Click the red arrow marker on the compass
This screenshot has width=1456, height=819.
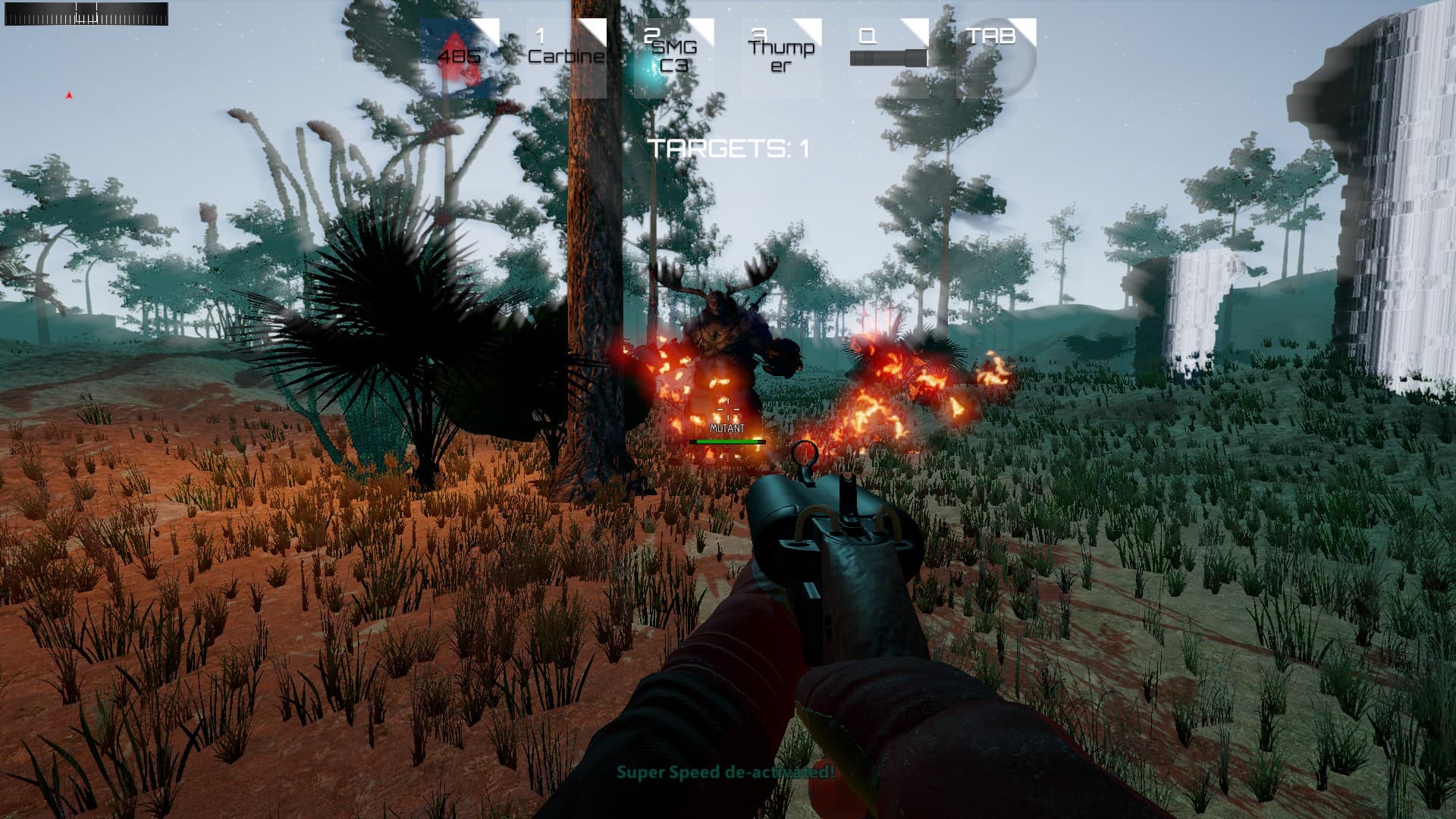pyautogui.click(x=67, y=96)
